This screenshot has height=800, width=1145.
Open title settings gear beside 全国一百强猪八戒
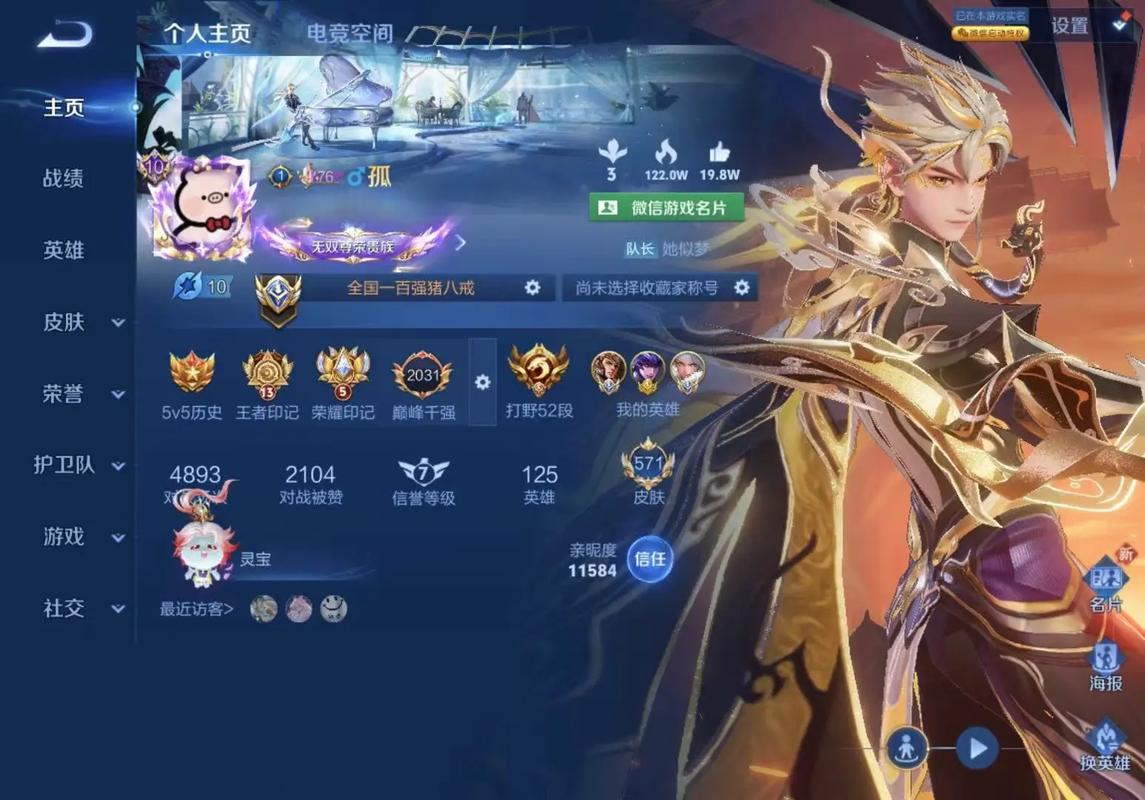coord(533,288)
